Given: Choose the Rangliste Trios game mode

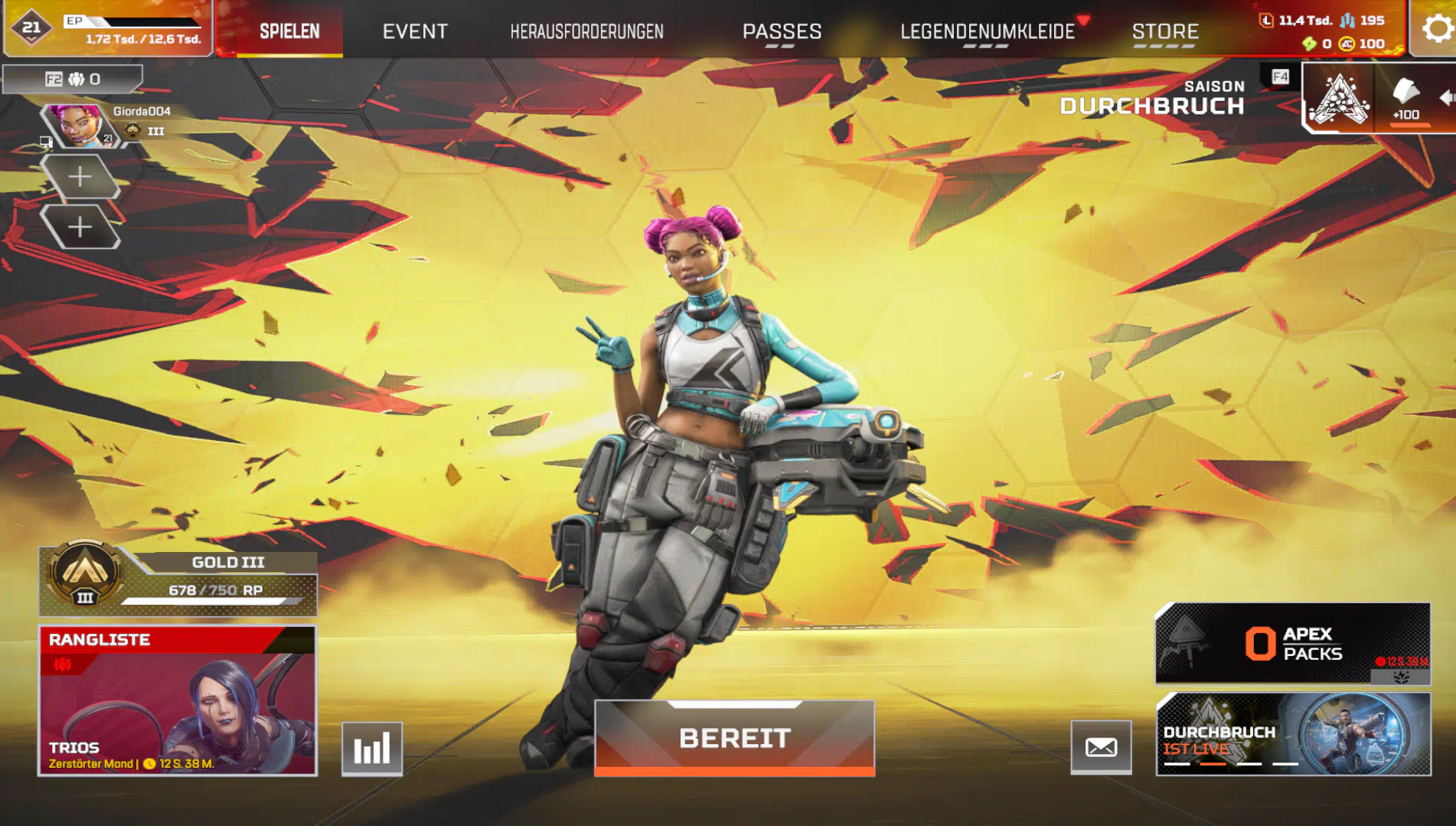Looking at the screenshot, I should pyautogui.click(x=178, y=700).
